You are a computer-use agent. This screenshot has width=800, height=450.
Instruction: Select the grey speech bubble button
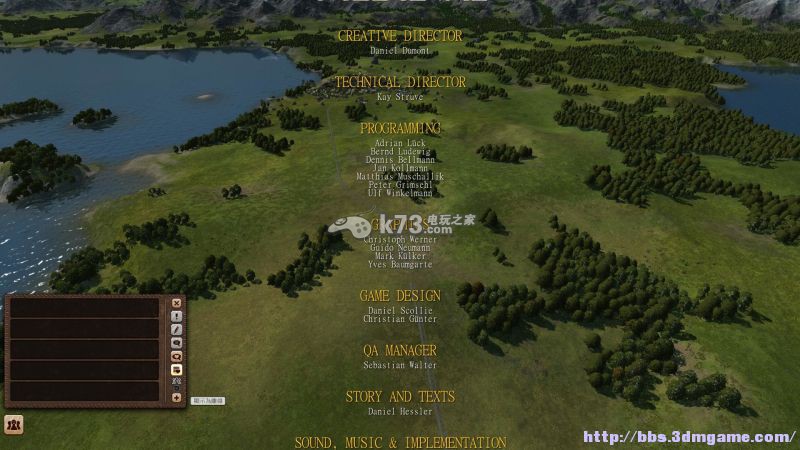pos(177,343)
